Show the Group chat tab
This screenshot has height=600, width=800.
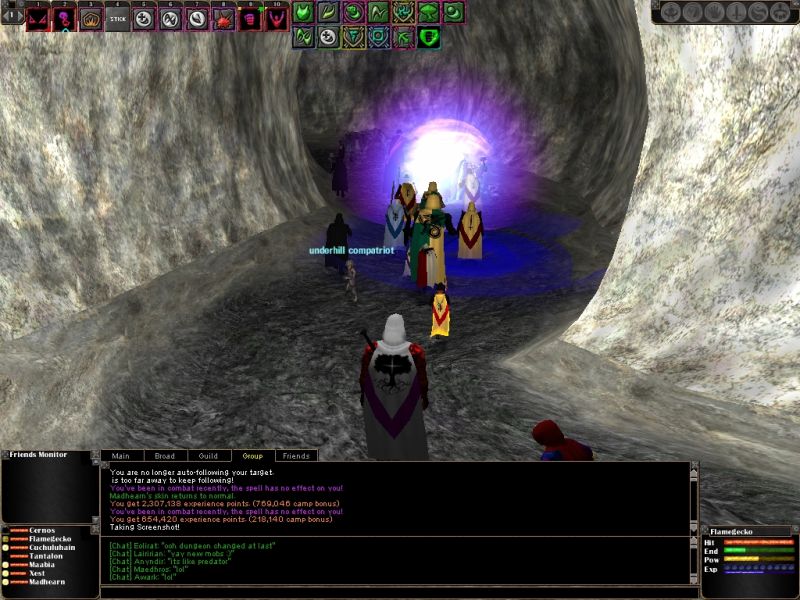(253, 456)
